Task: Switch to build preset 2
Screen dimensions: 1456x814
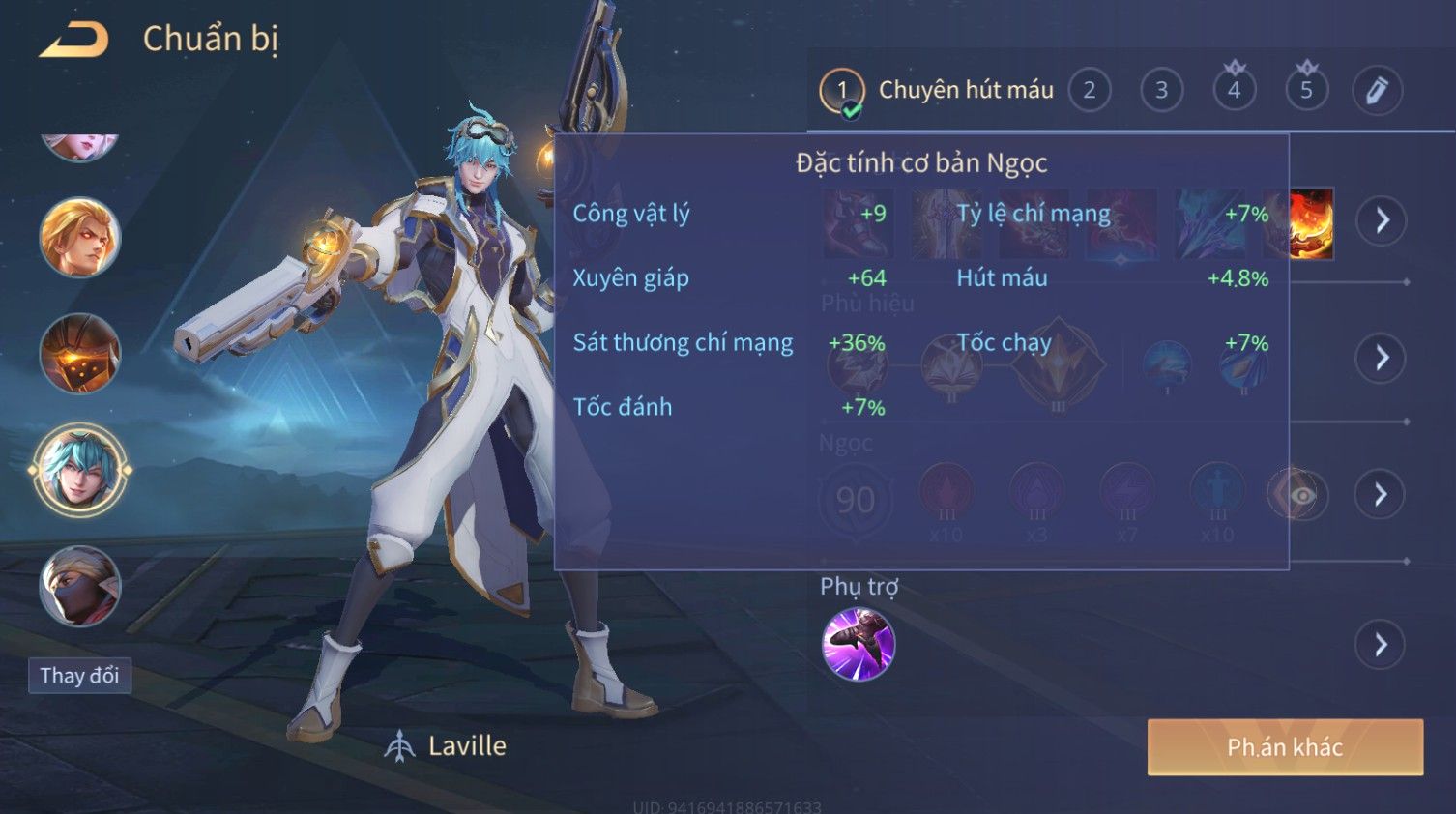Action: 1090,91
